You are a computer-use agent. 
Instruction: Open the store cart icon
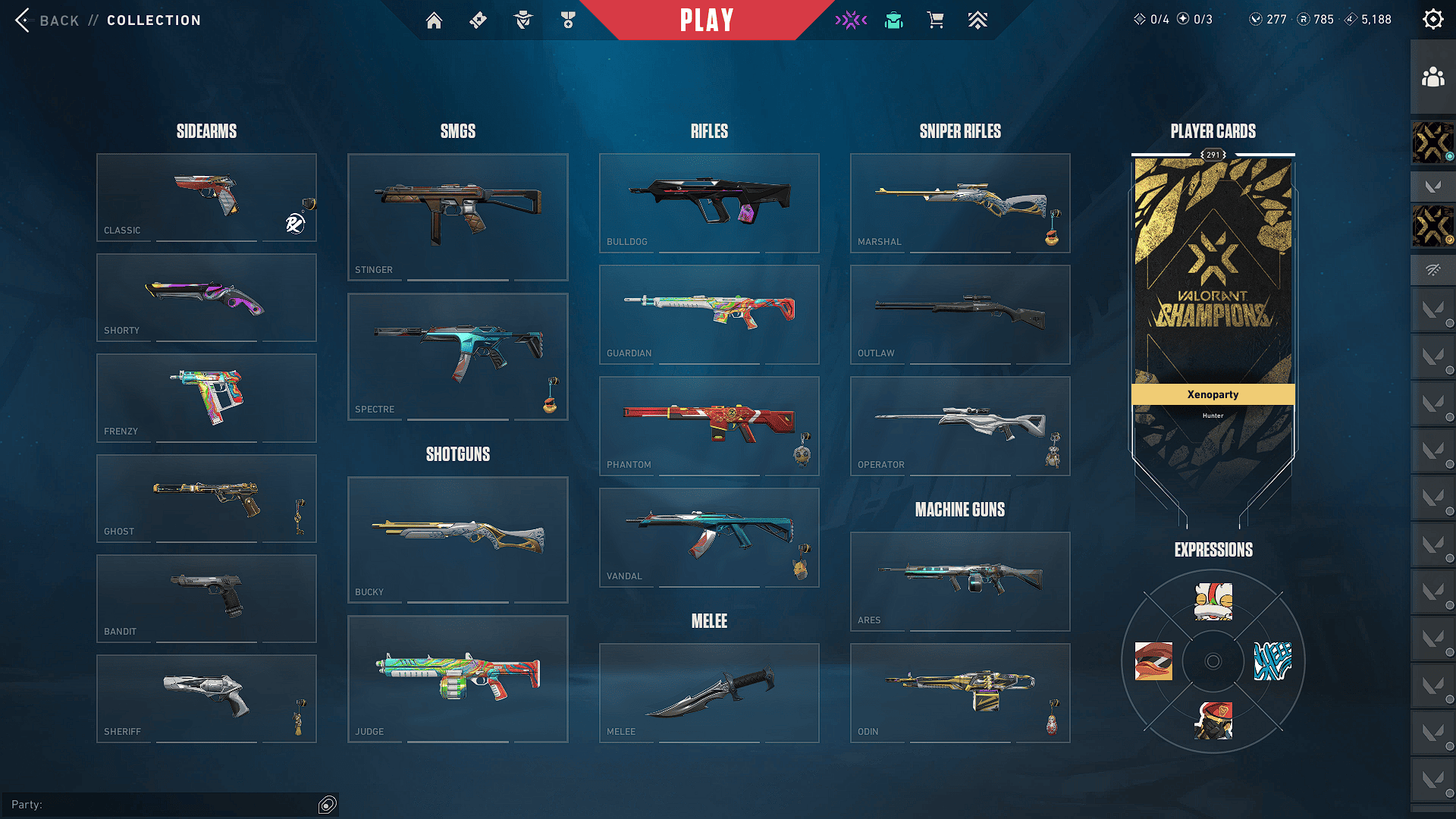tap(936, 20)
